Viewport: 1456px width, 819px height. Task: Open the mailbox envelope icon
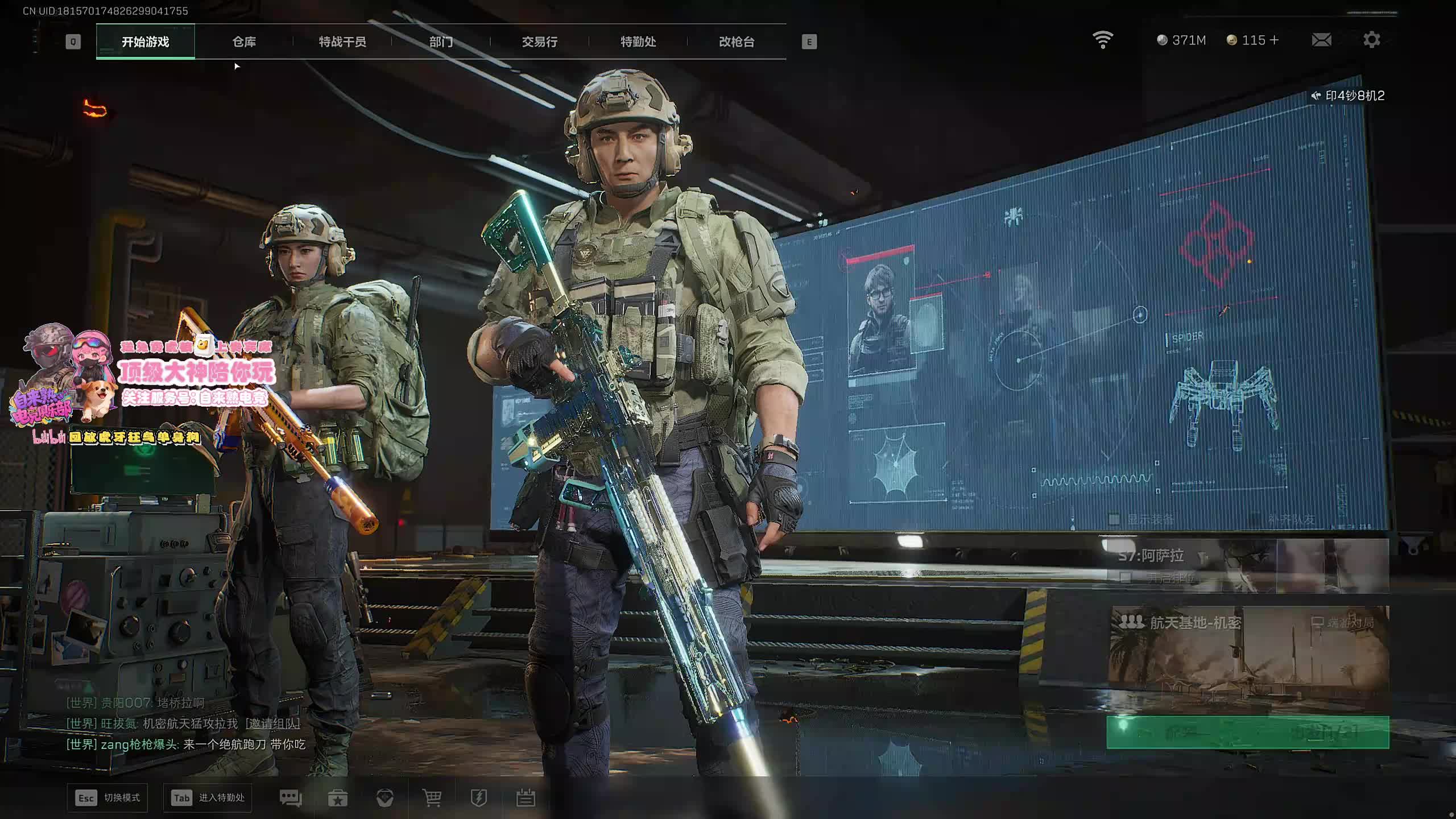coord(1321,40)
